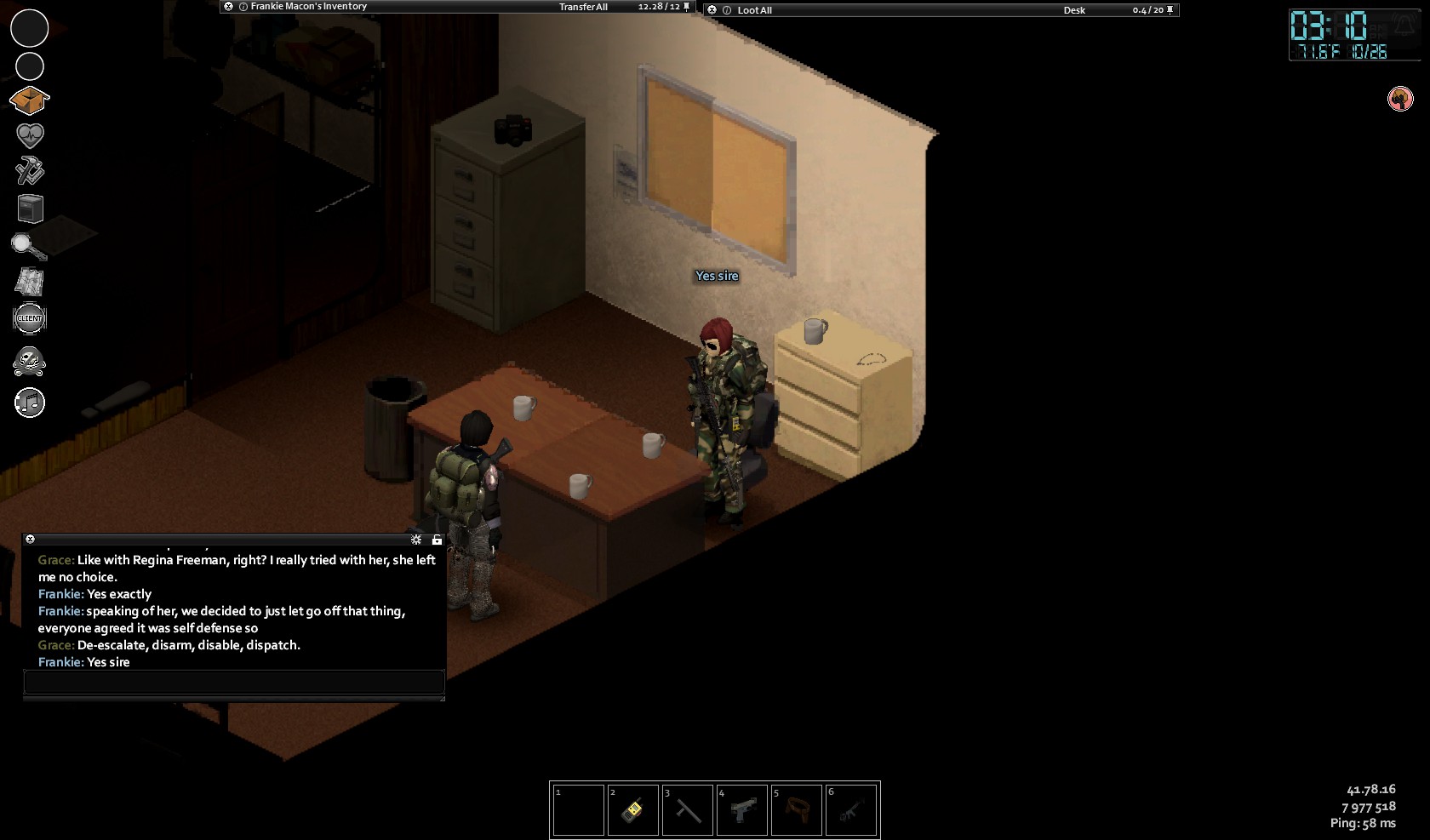Toggle the chat window lock icon
The height and width of the screenshot is (840, 1430).
437,540
